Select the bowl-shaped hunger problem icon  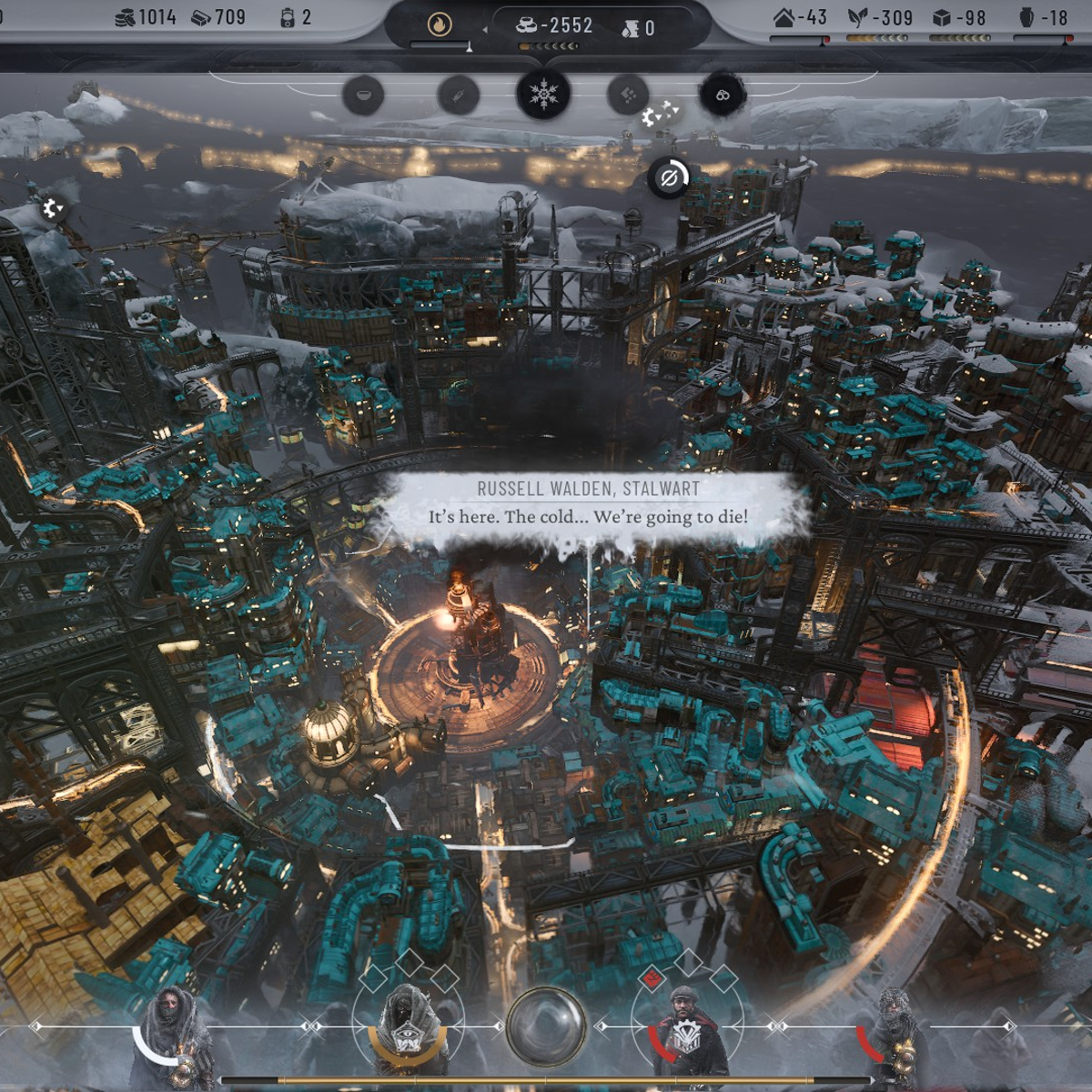pos(363,95)
